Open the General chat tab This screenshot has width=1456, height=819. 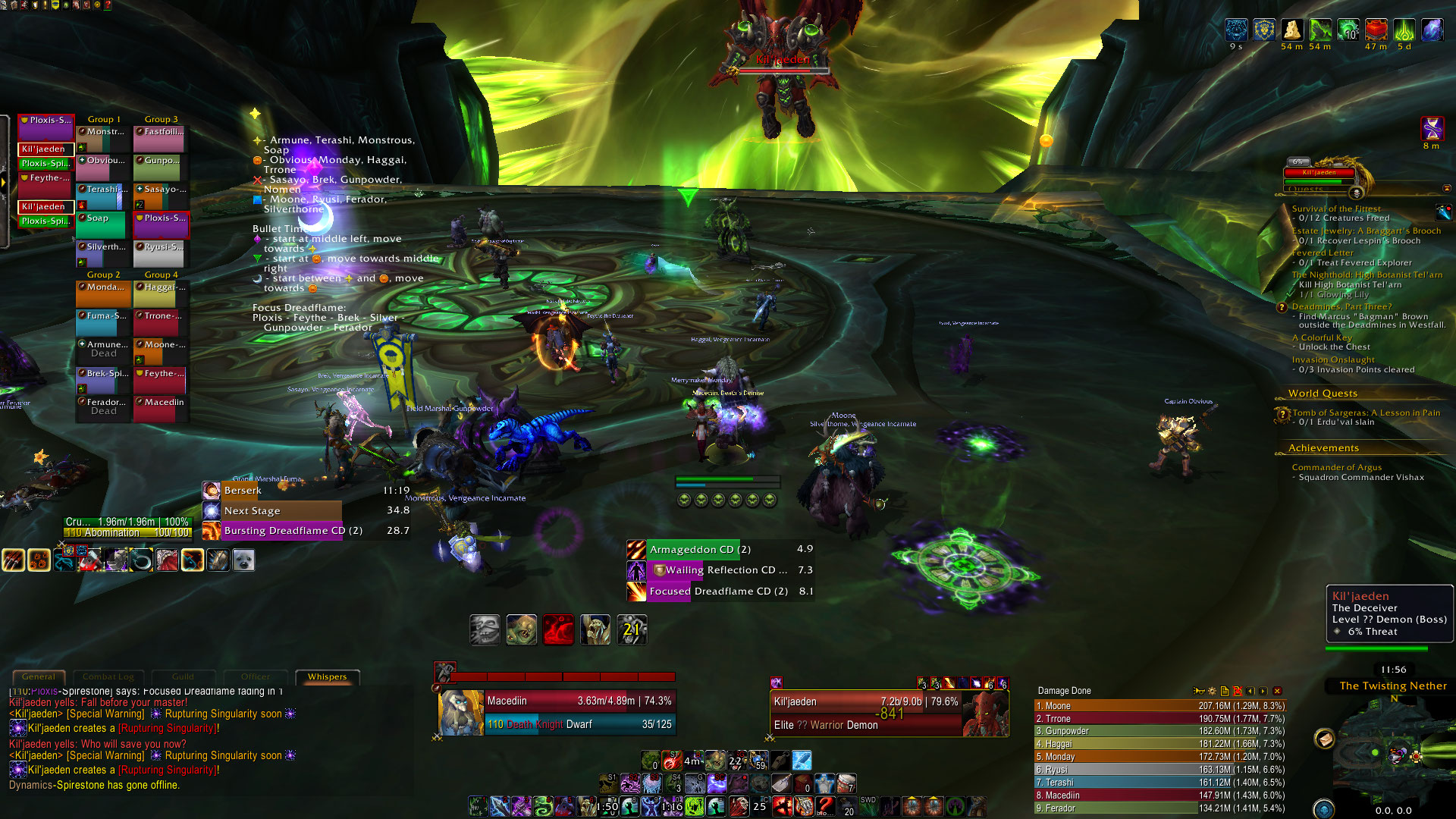[x=39, y=676]
